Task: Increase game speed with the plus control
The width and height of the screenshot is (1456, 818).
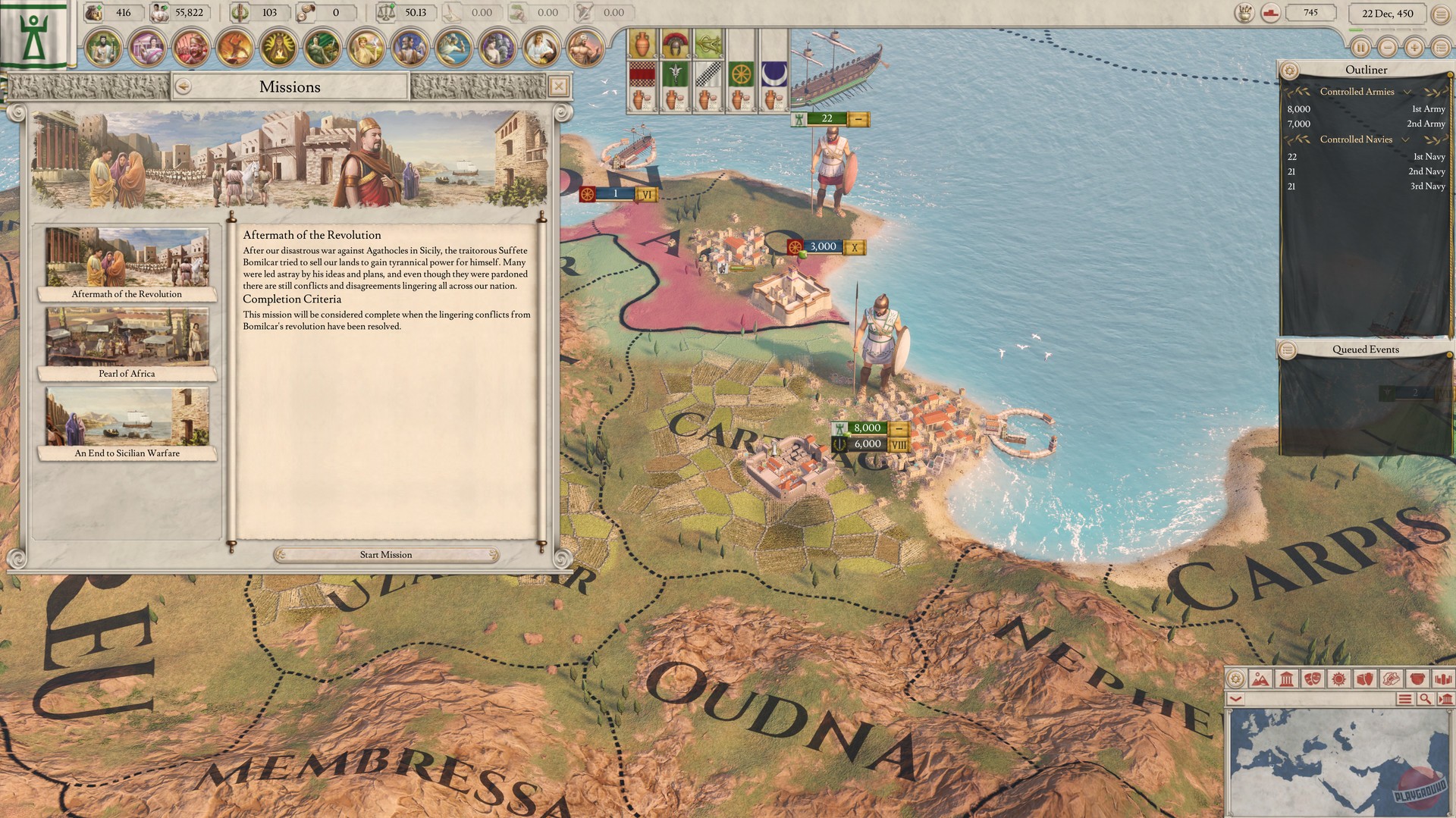Action: coord(1414,47)
